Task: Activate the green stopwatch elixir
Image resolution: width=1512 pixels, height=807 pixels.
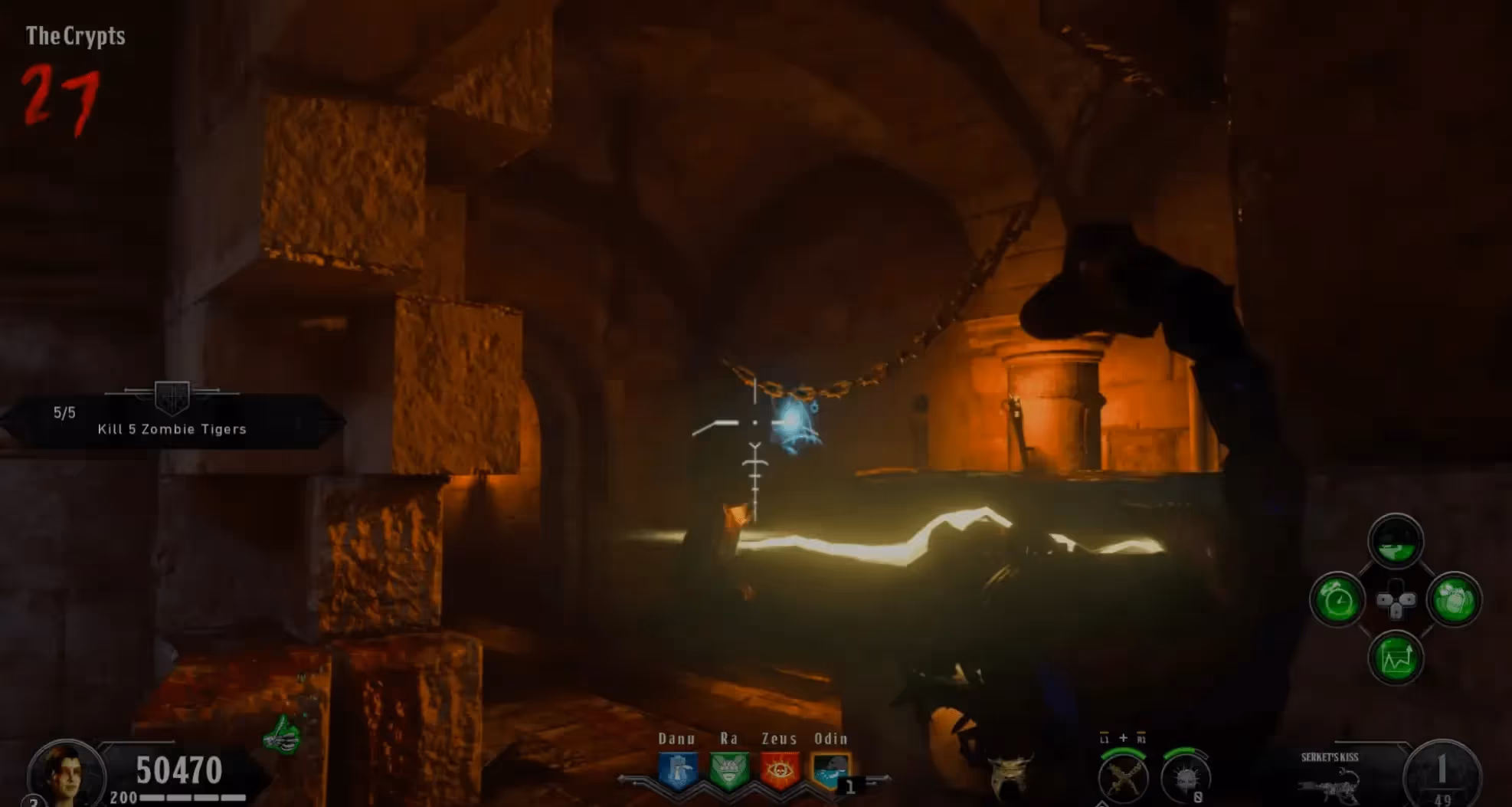Action: pyautogui.click(x=1337, y=600)
